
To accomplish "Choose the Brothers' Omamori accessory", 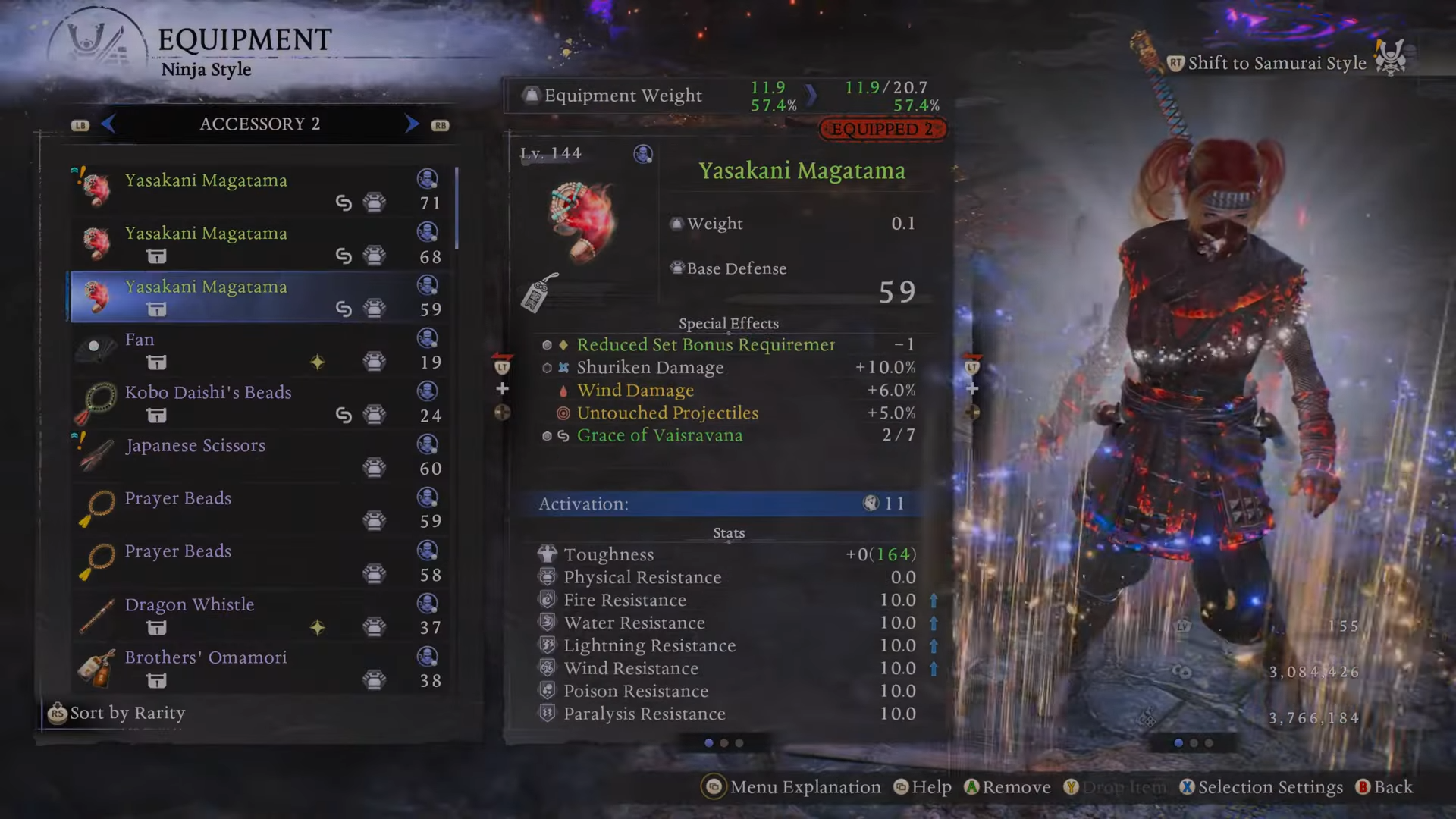I will pyautogui.click(x=258, y=668).
